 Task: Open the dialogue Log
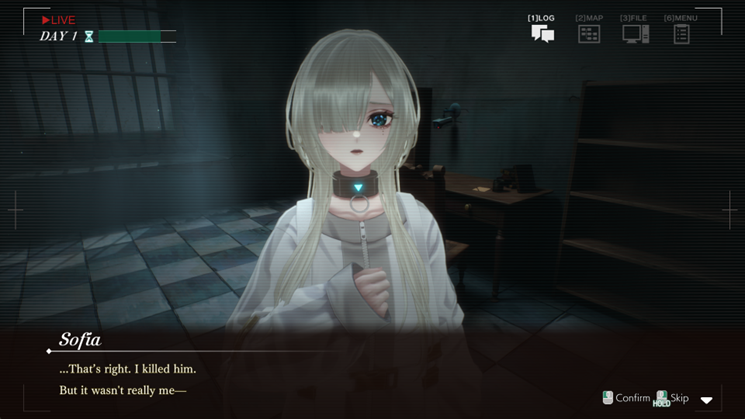[x=542, y=32]
